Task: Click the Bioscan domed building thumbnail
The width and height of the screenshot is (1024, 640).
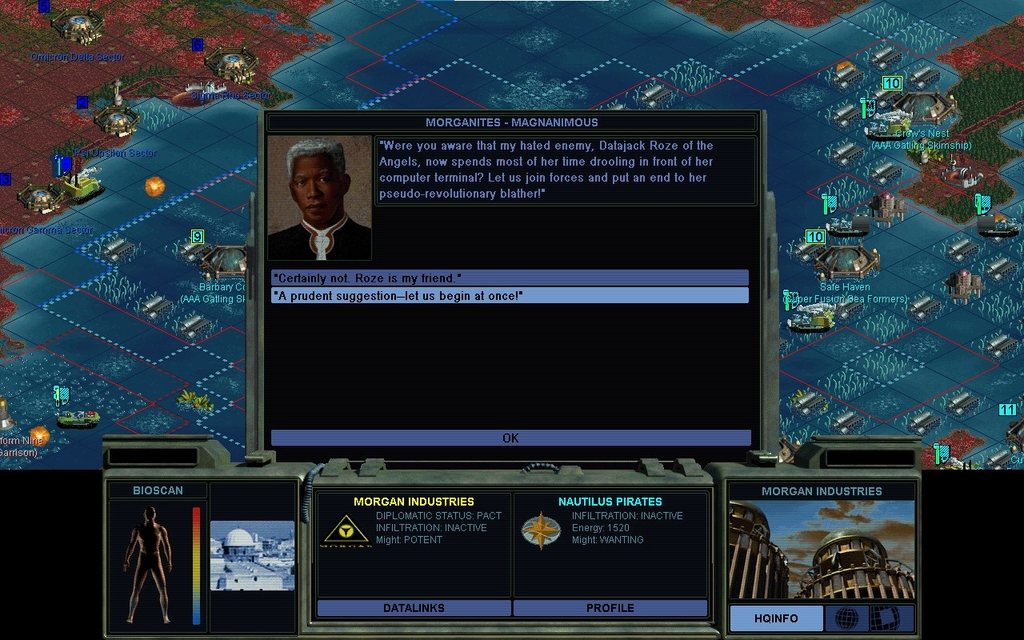Action: pos(252,555)
